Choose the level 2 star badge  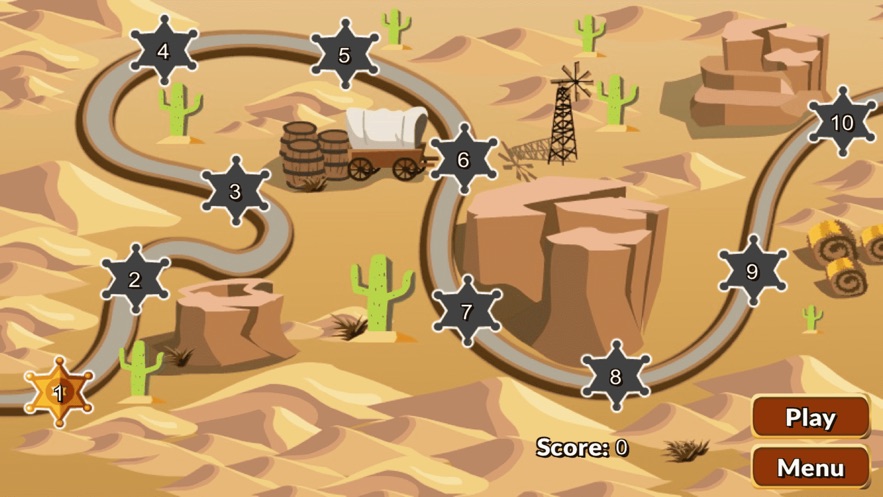(135, 280)
